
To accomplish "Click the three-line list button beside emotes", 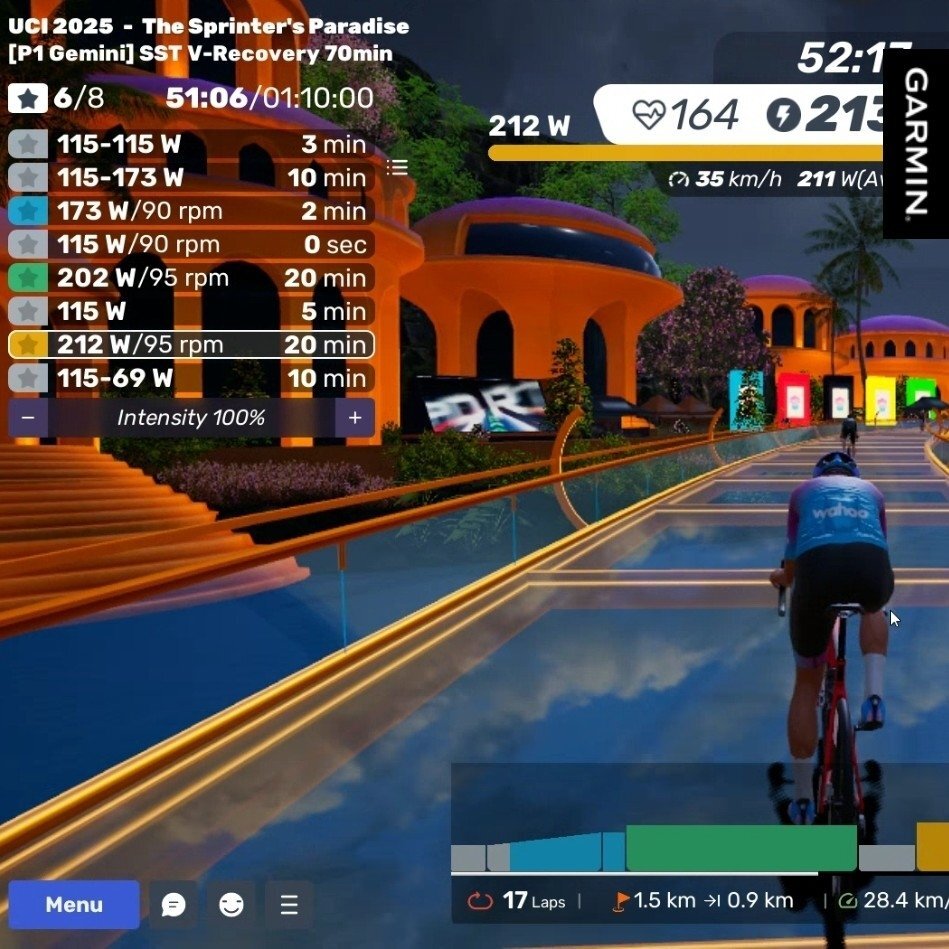I will pyautogui.click(x=289, y=905).
